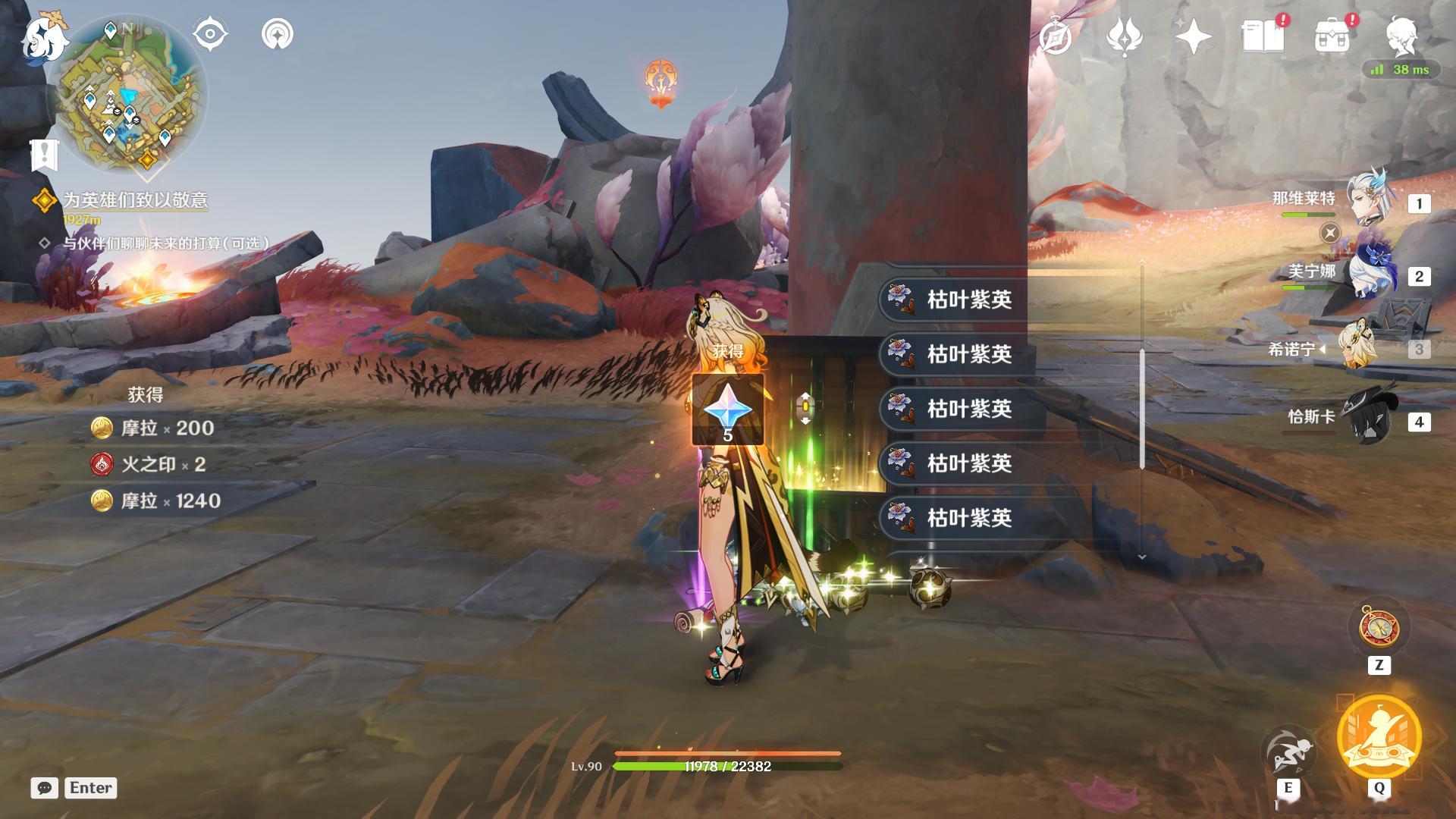This screenshot has height=819, width=1456.
Task: Open the circular minimap
Action: pyautogui.click(x=127, y=95)
